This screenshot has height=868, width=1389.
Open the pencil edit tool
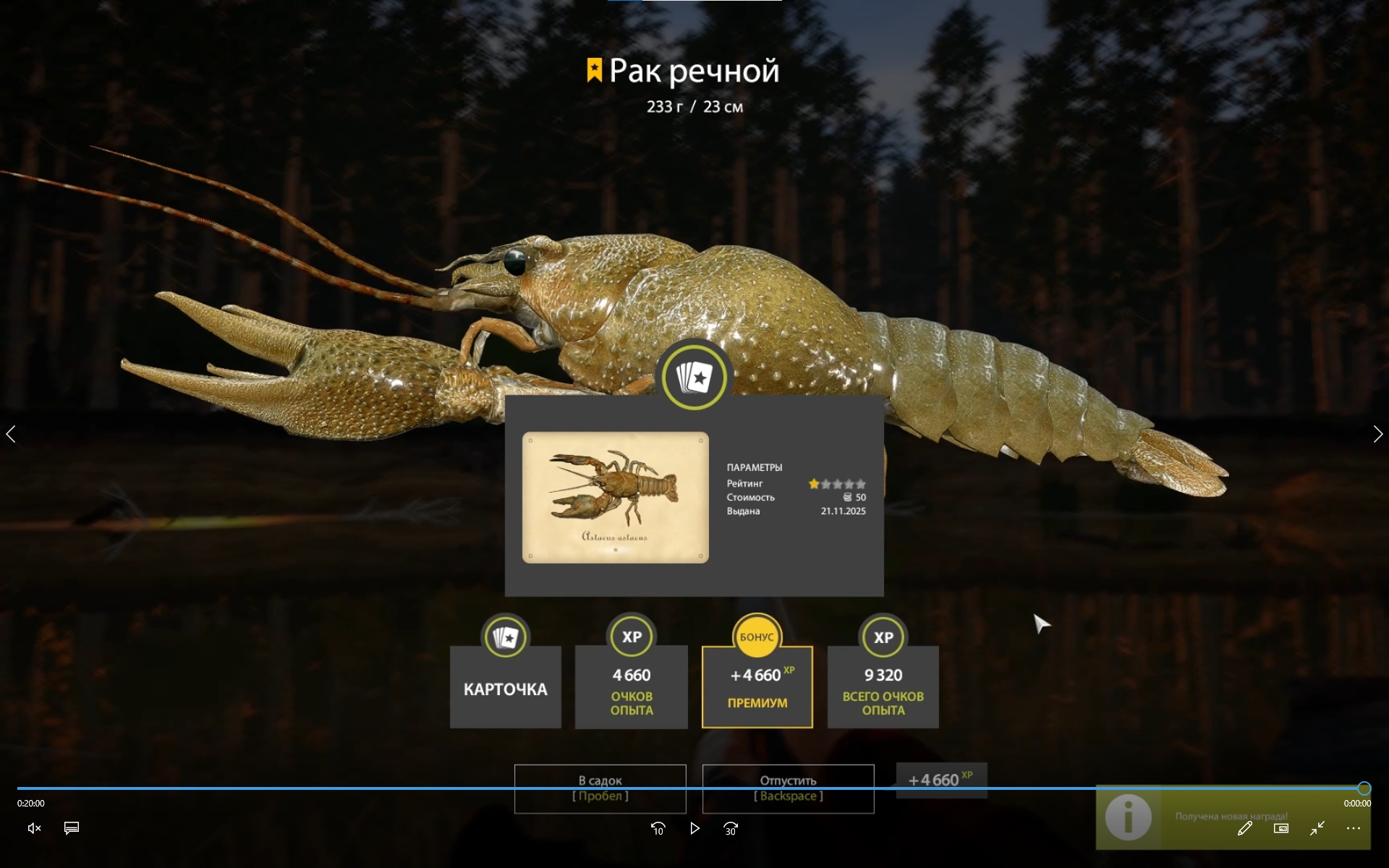1244,828
